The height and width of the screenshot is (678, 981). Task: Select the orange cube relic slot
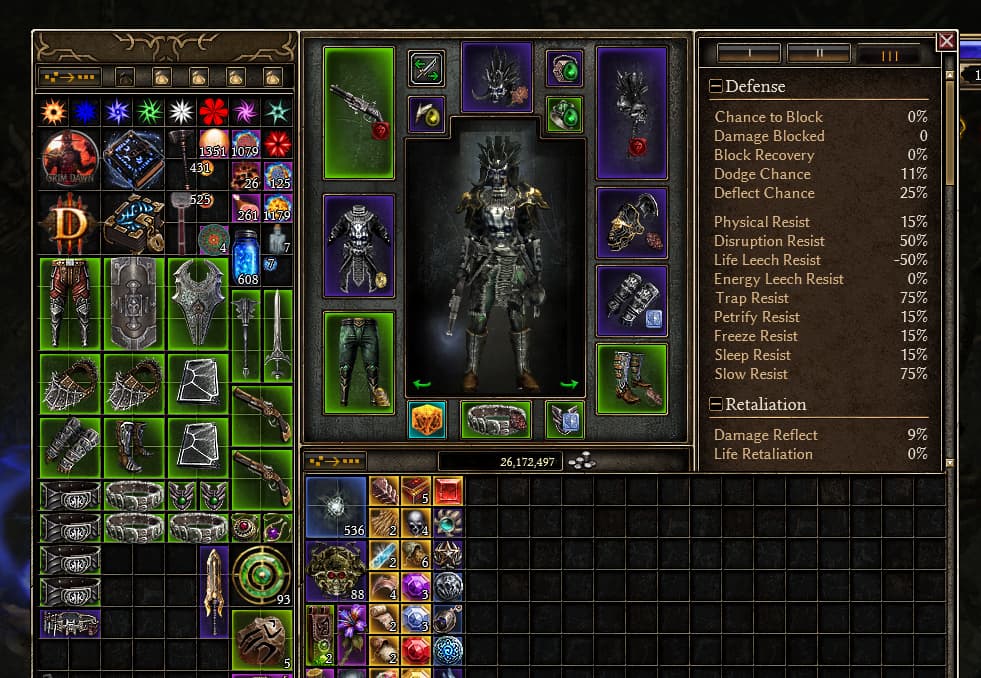pyautogui.click(x=427, y=420)
